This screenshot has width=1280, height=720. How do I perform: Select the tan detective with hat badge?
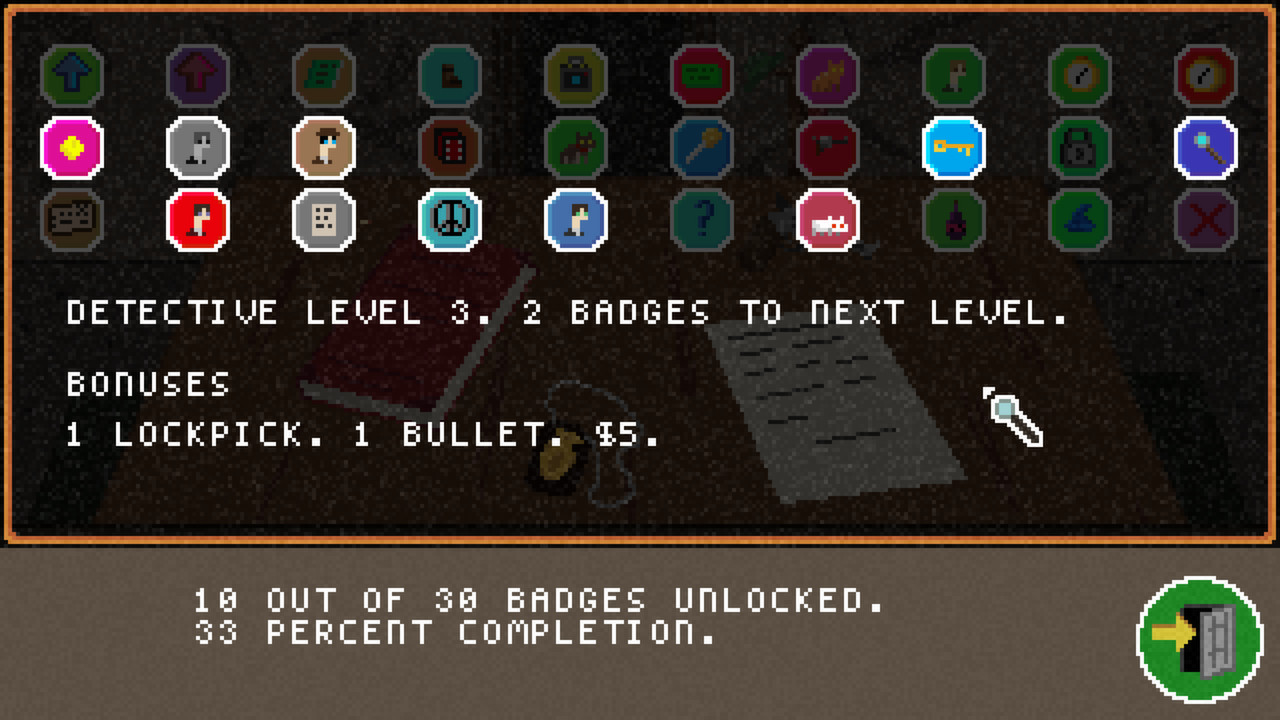click(324, 147)
